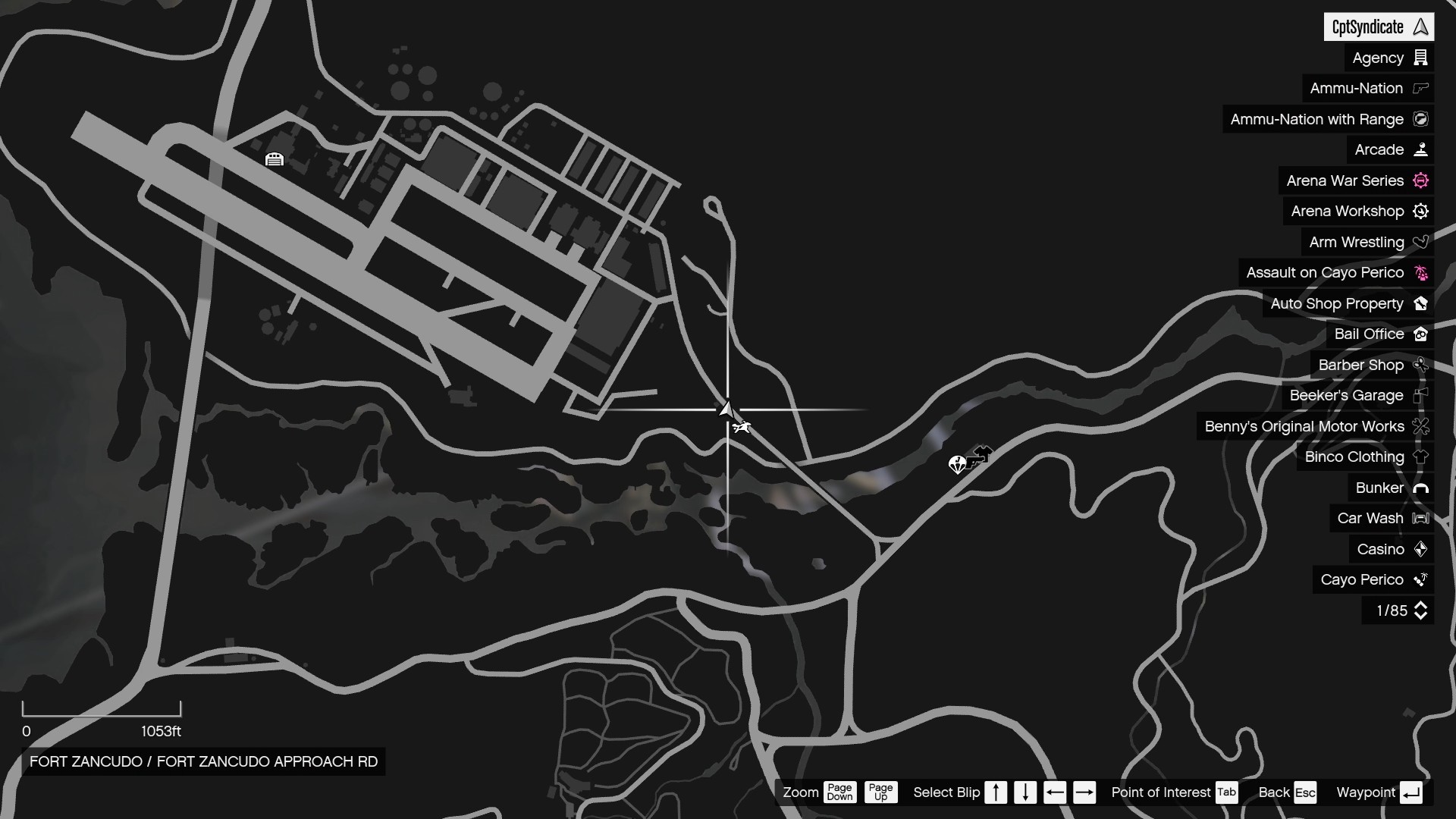Toggle visibility of Beeker's Garage blips

pyautogui.click(x=1346, y=395)
